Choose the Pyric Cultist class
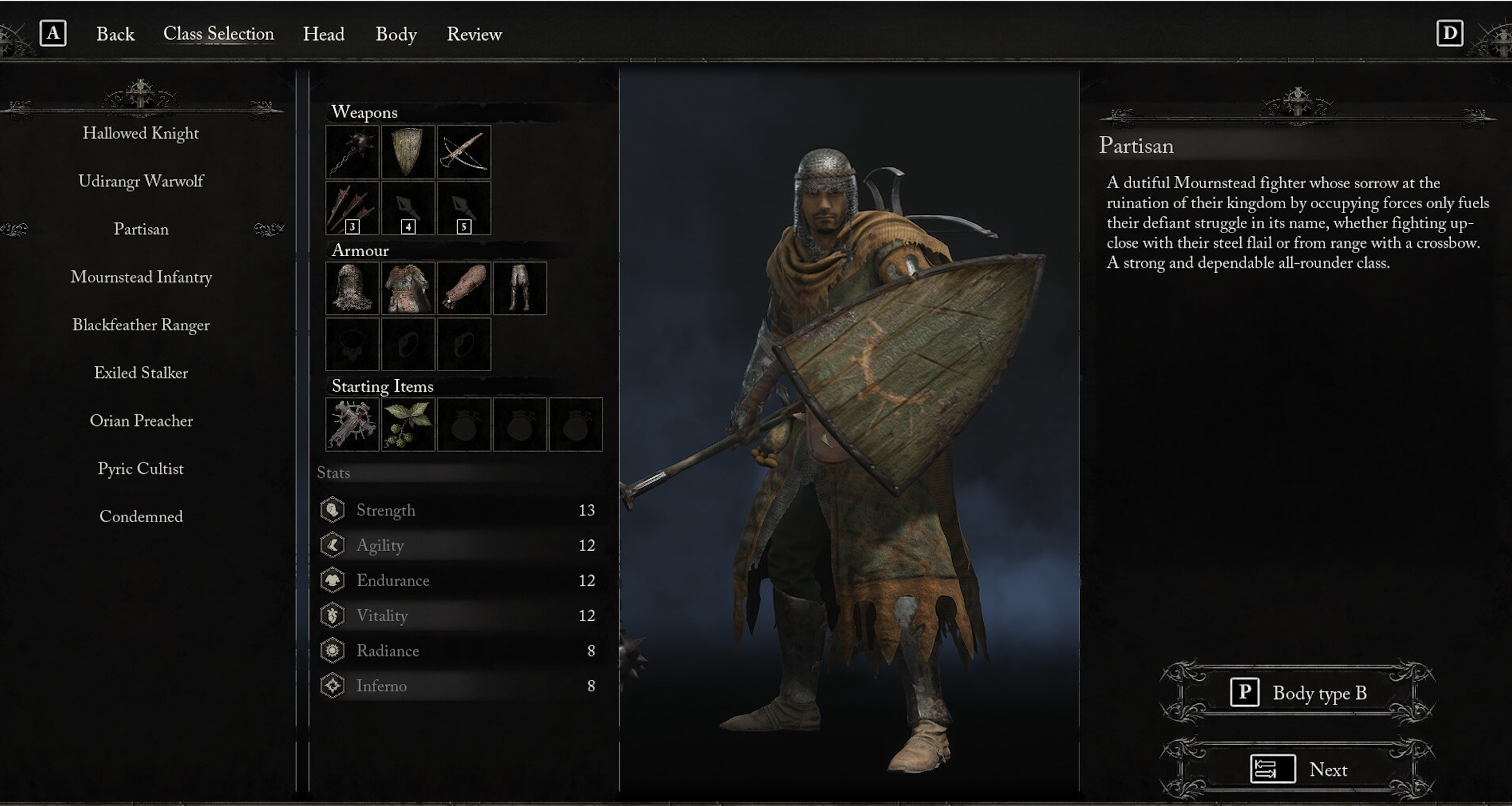The image size is (1512, 806). tap(141, 468)
